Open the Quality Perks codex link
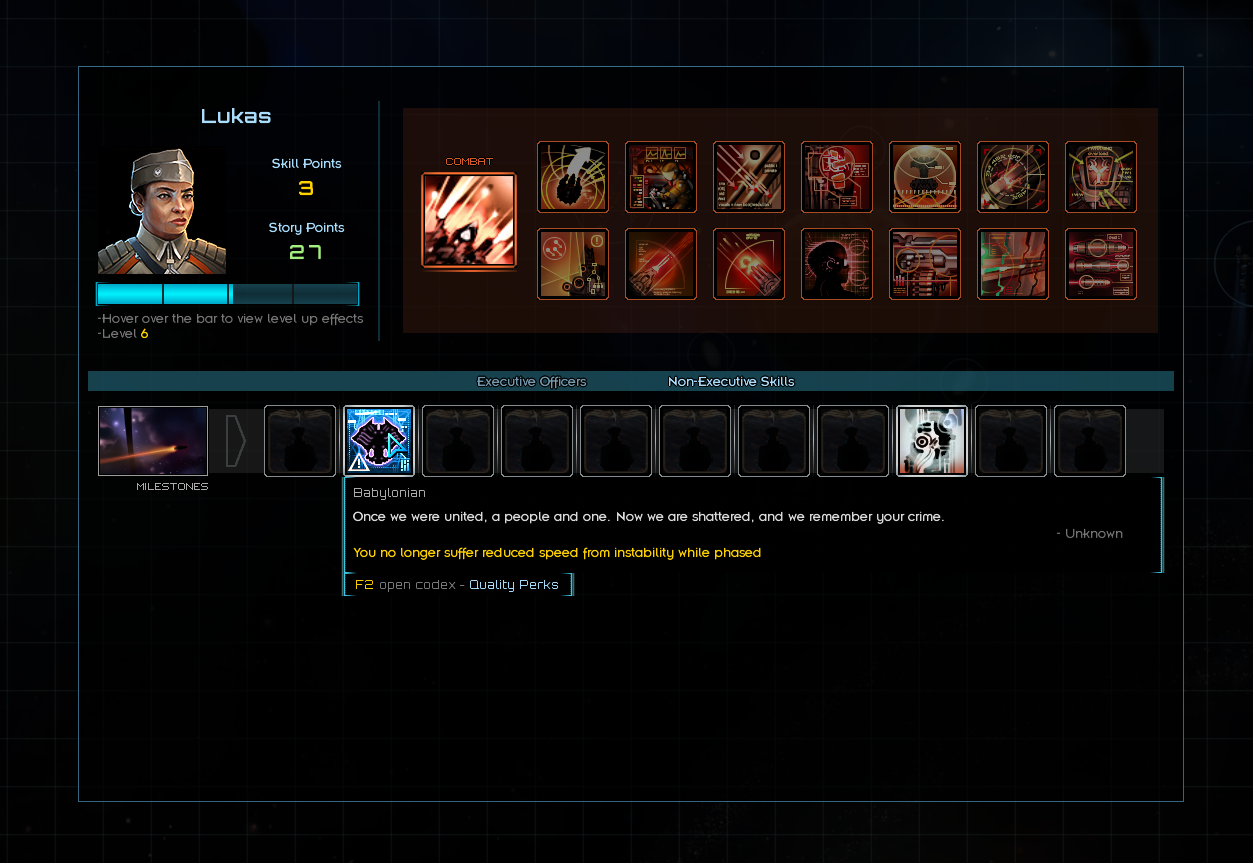Screen dimensions: 1253x863 coord(514,585)
